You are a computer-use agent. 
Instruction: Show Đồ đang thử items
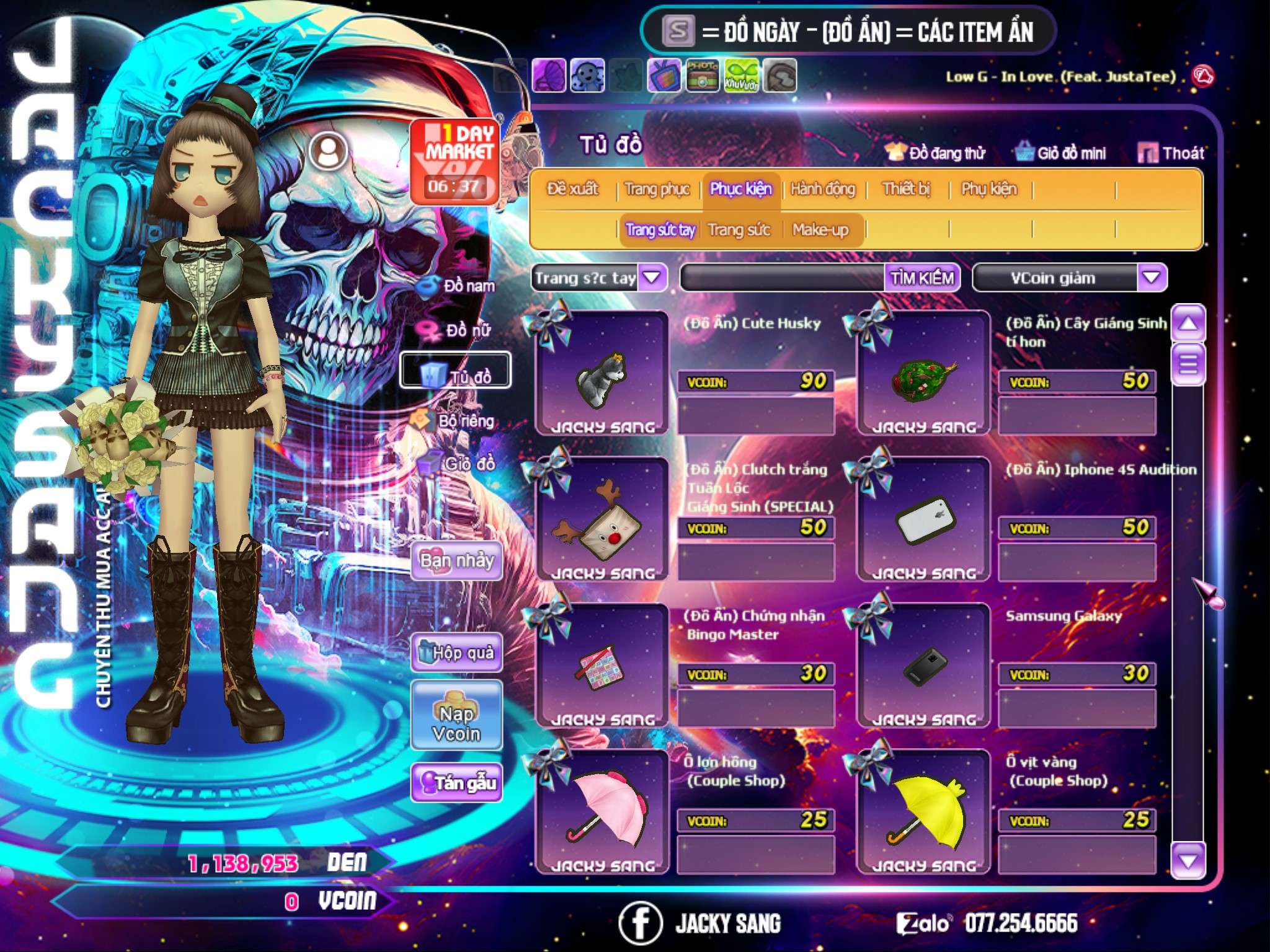pos(935,153)
